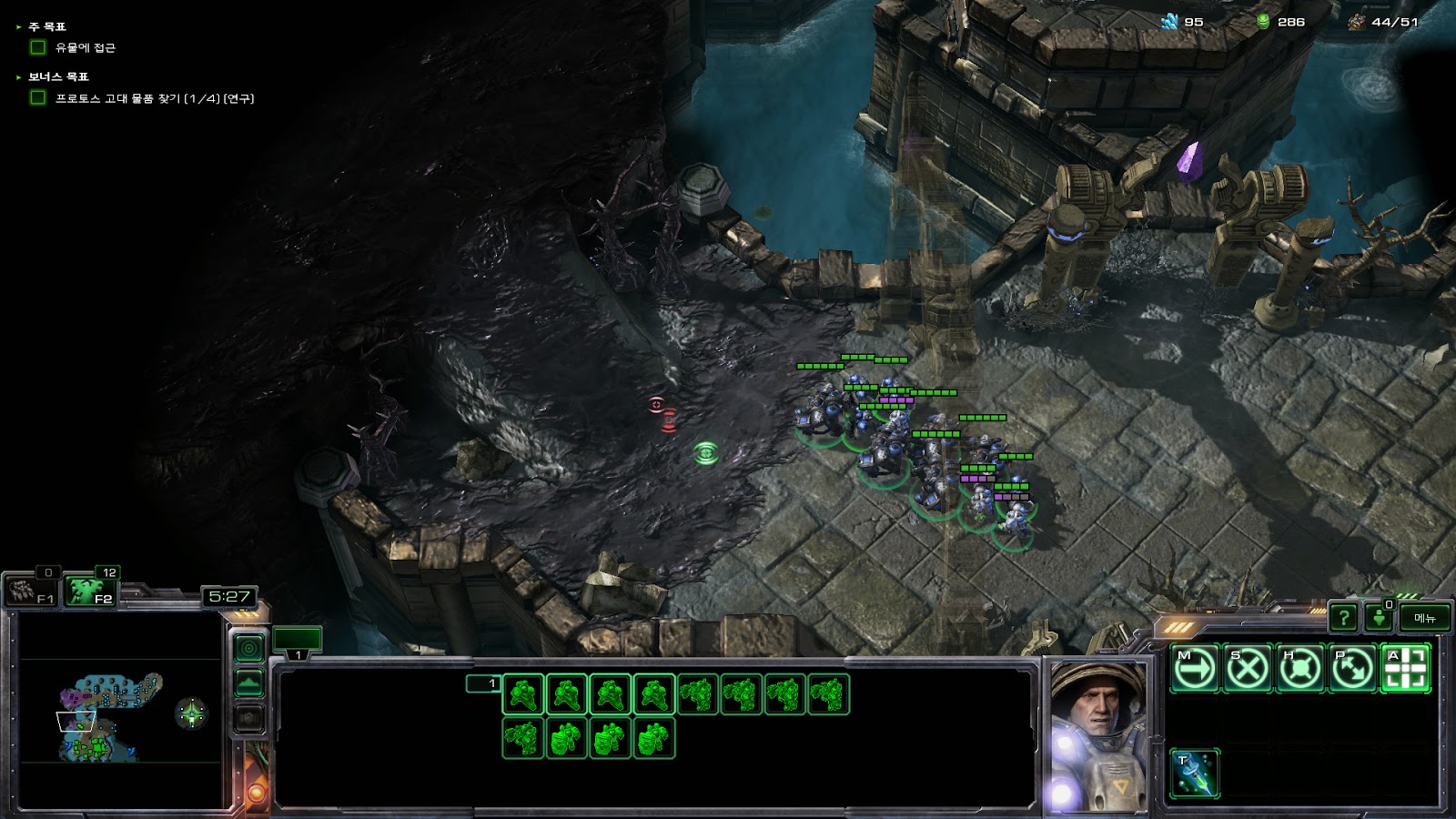The width and height of the screenshot is (1456, 819).
Task: Activate the minimap ping button
Action: [x=249, y=648]
